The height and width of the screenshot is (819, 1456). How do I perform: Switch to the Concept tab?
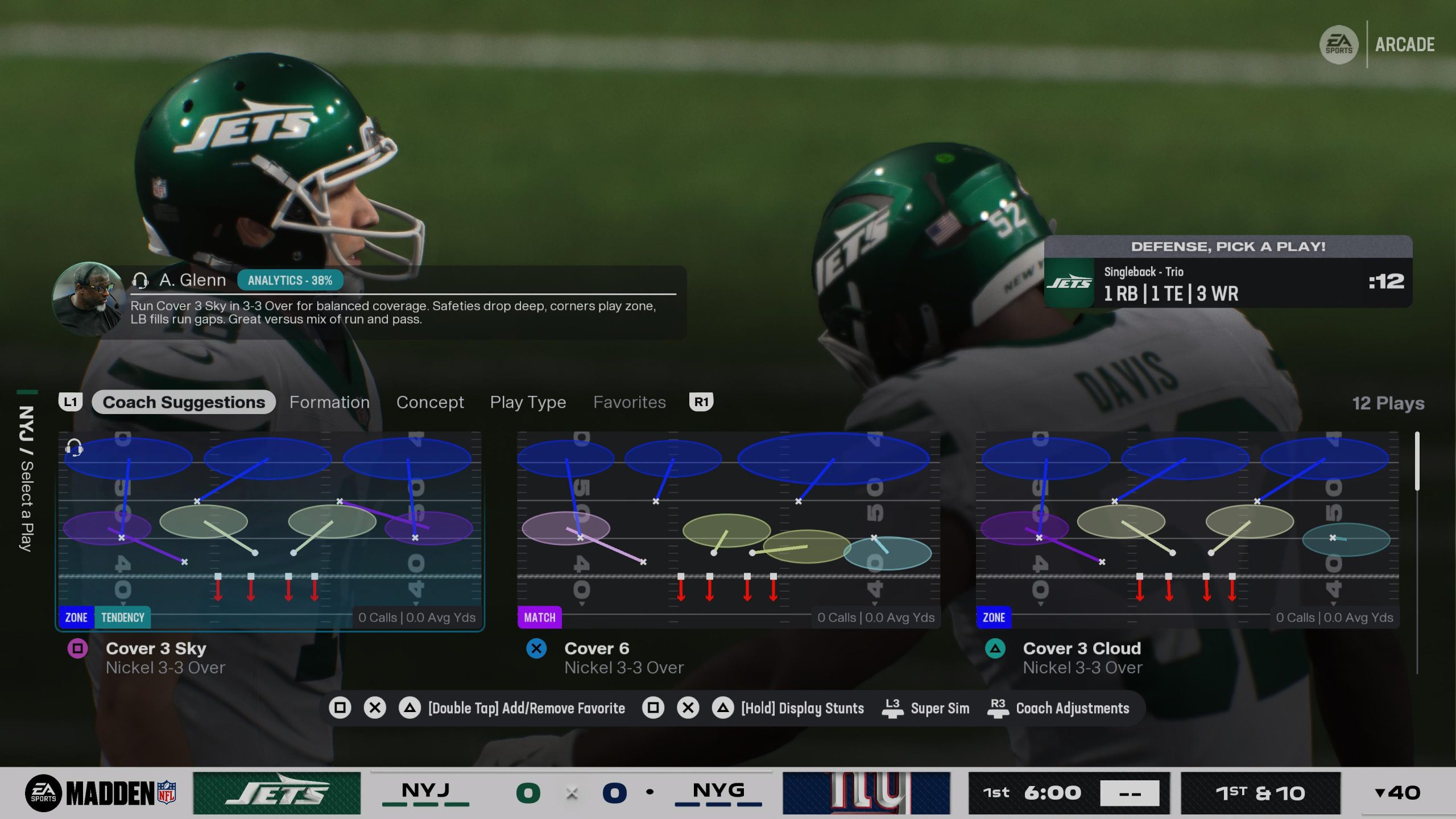tap(430, 402)
